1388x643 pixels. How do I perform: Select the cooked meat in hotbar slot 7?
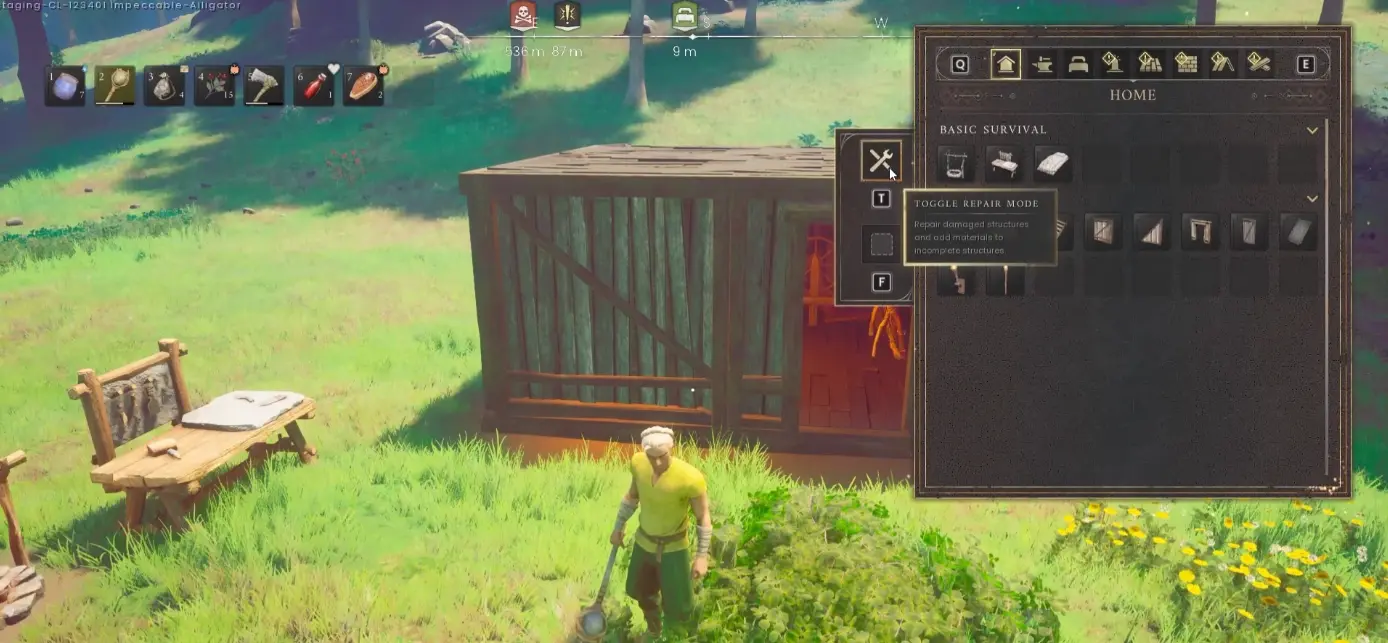pyautogui.click(x=363, y=86)
